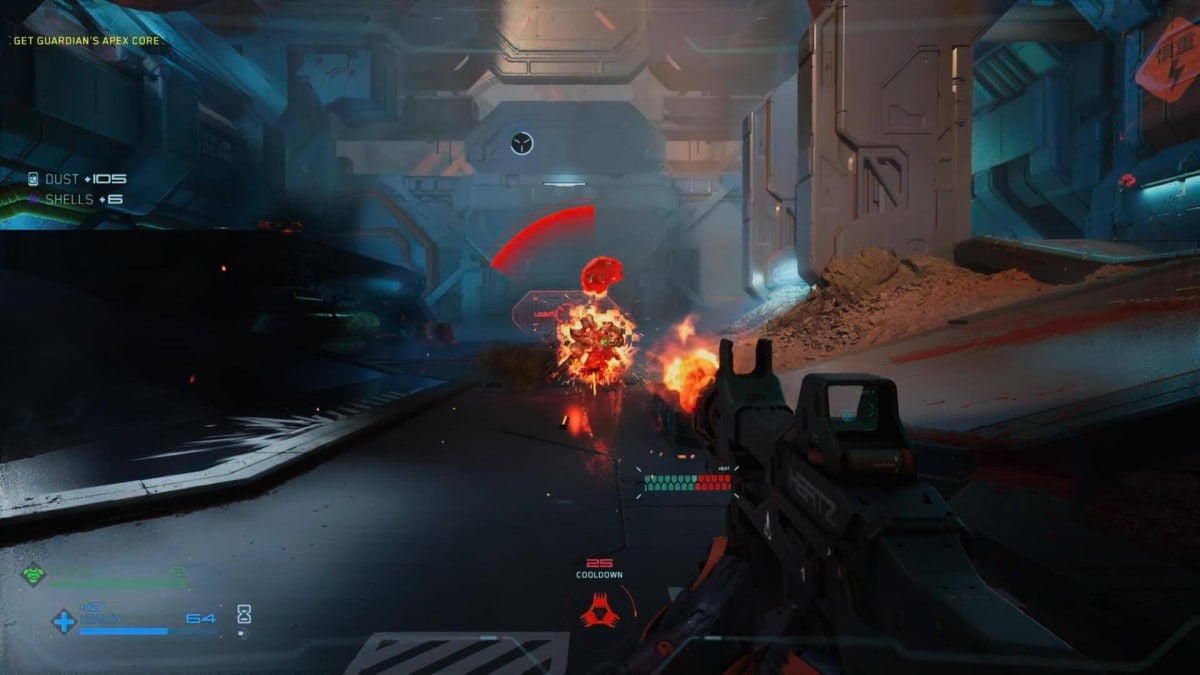Image resolution: width=1200 pixels, height=675 pixels.
Task: Click the blue health cross icon
Action: [x=63, y=621]
